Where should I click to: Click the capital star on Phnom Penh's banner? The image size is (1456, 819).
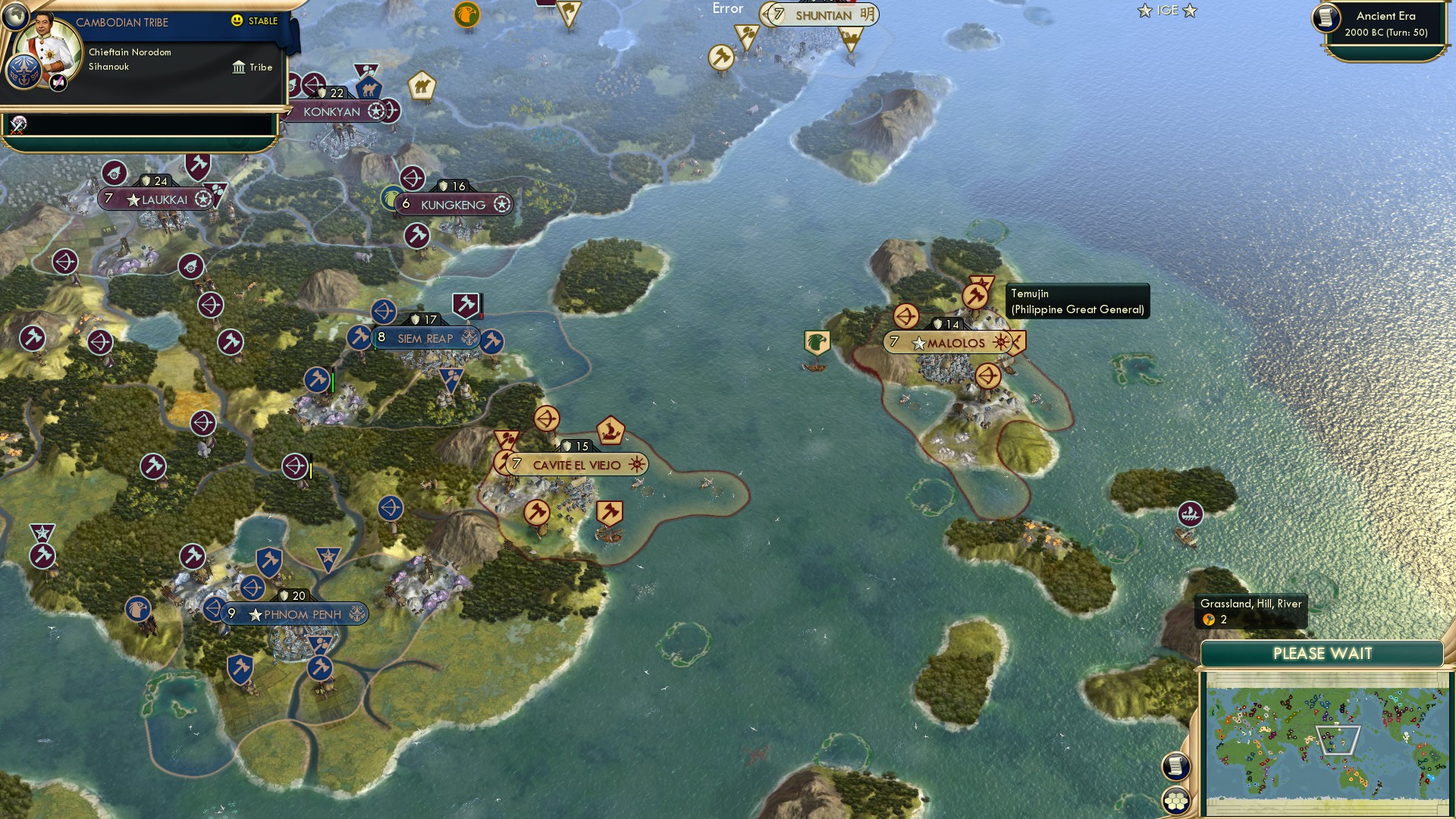pos(255,614)
